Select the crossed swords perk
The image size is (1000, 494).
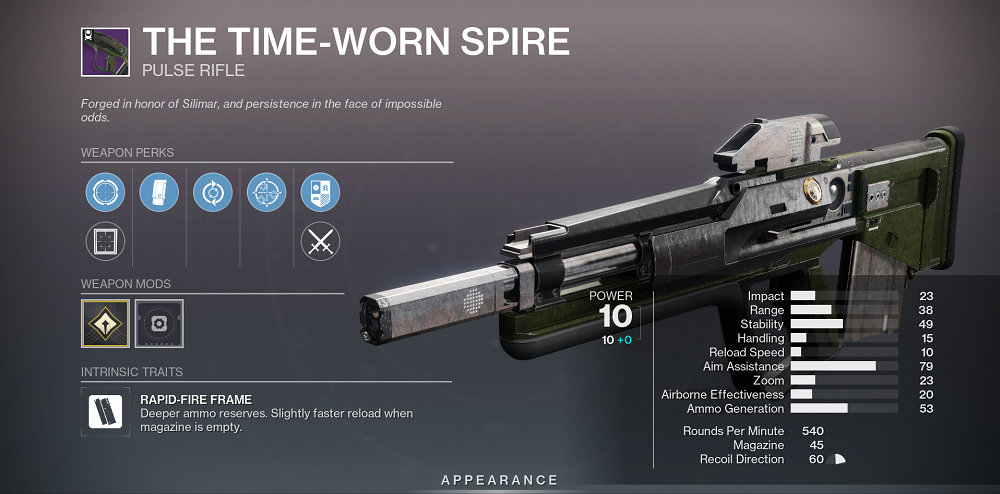coord(320,241)
